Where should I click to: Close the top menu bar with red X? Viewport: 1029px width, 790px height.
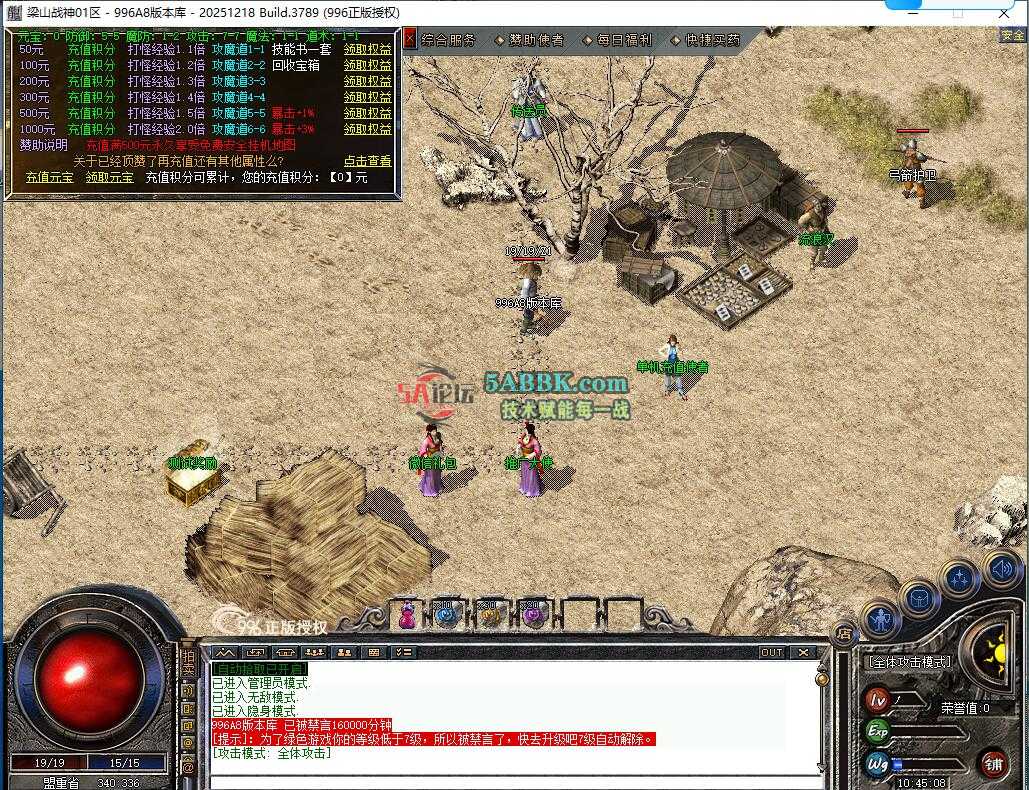point(410,39)
